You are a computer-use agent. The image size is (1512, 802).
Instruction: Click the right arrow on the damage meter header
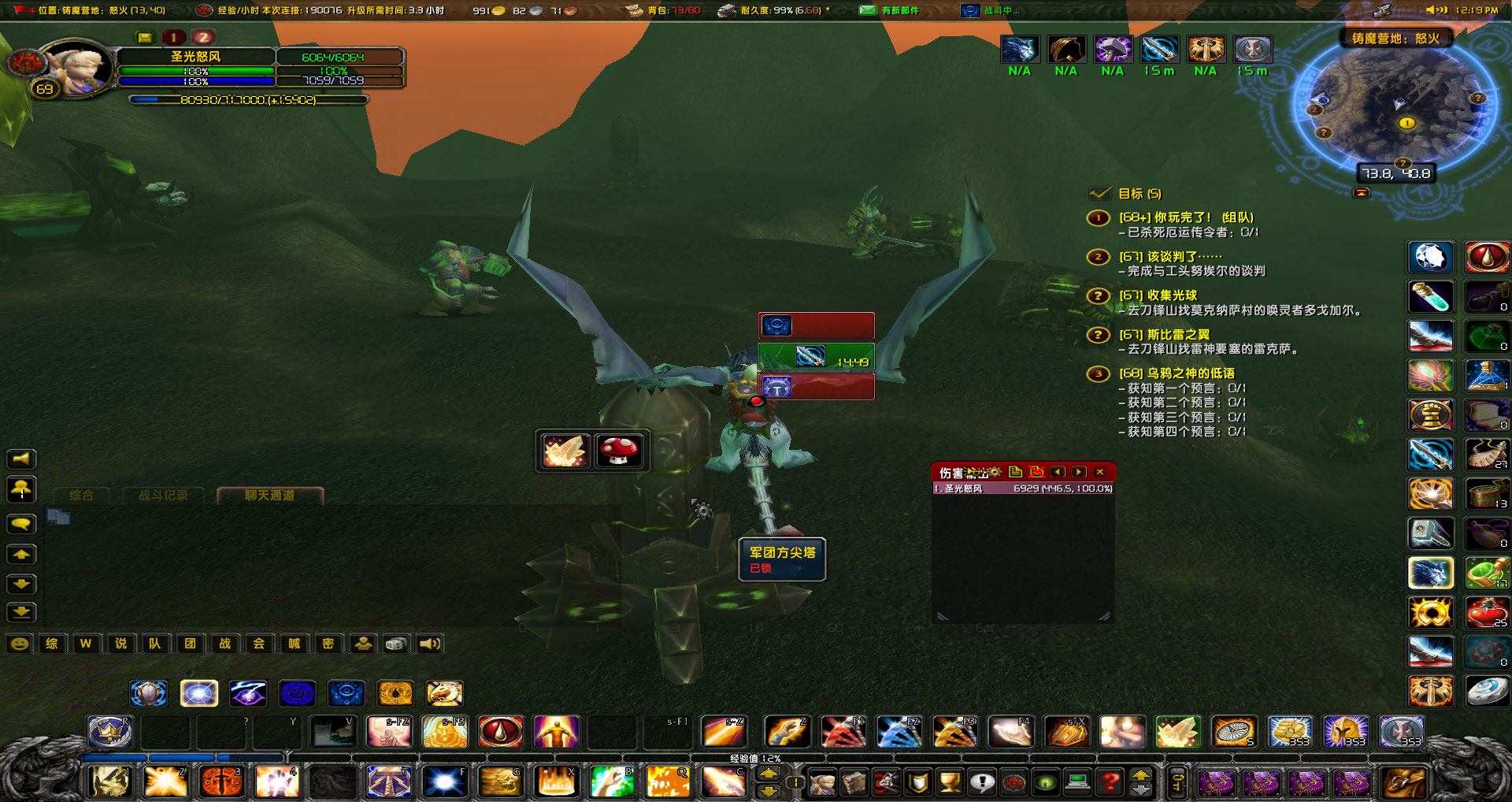1079,472
